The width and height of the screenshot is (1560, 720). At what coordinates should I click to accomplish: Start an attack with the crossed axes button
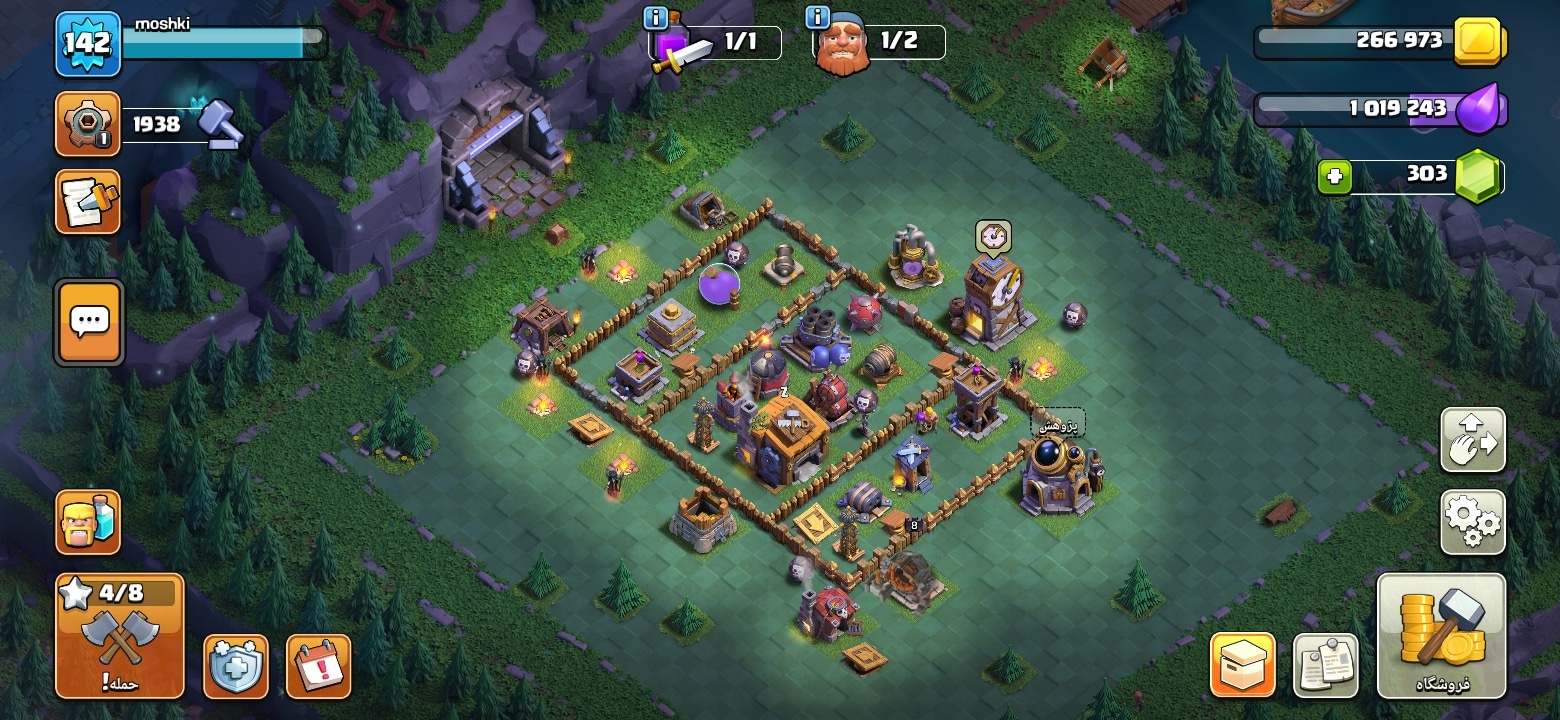pos(120,635)
